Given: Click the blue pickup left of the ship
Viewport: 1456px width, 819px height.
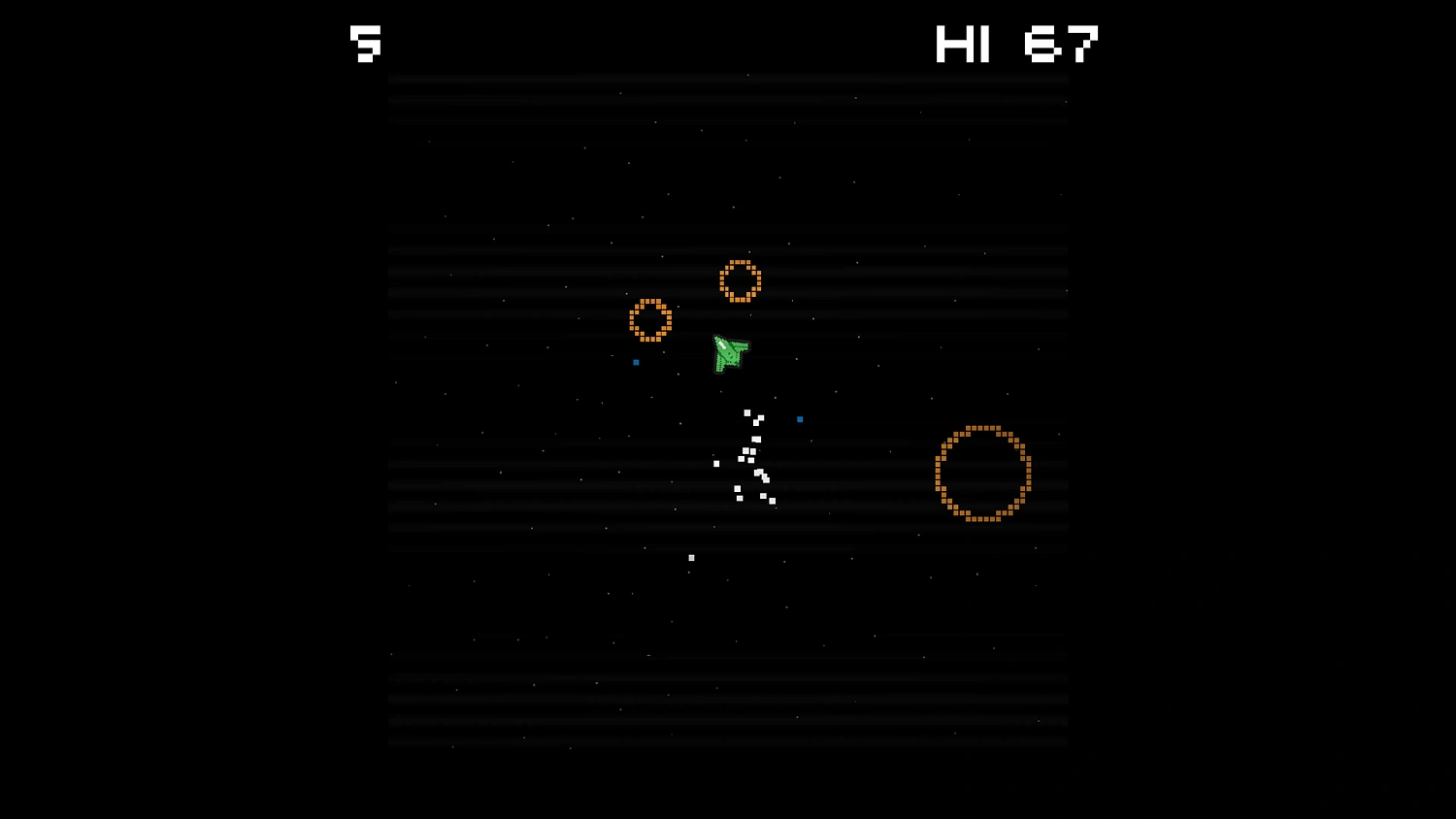Looking at the screenshot, I should click(x=636, y=362).
